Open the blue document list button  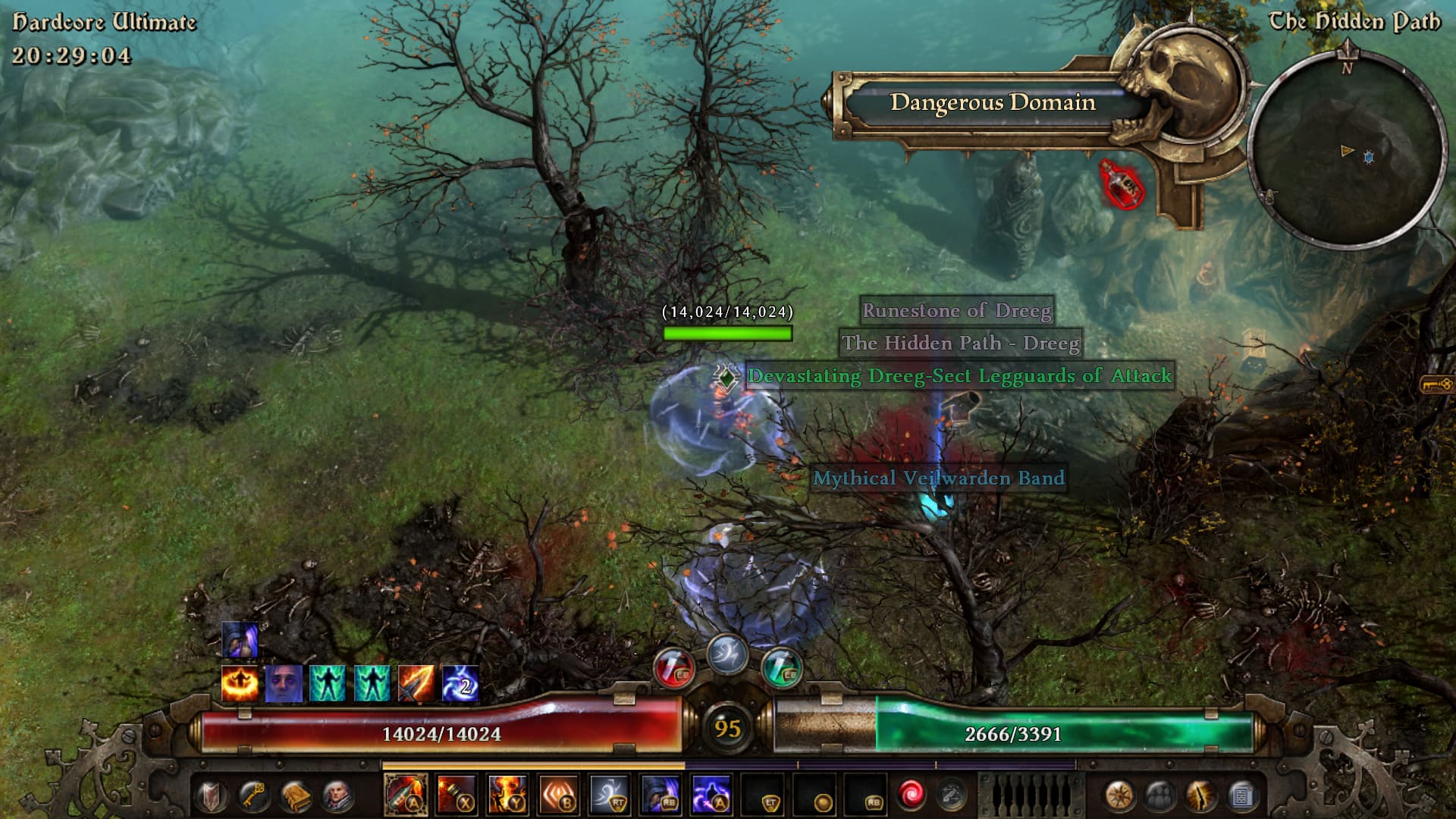click(x=1242, y=795)
